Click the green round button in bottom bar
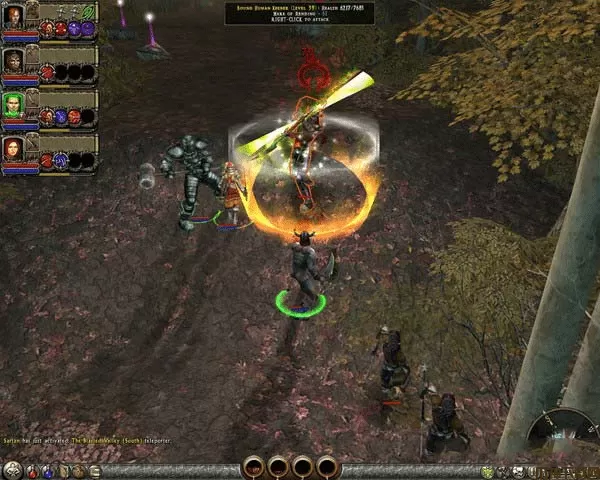The height and width of the screenshot is (480, 600). pyautogui.click(x=487, y=471)
